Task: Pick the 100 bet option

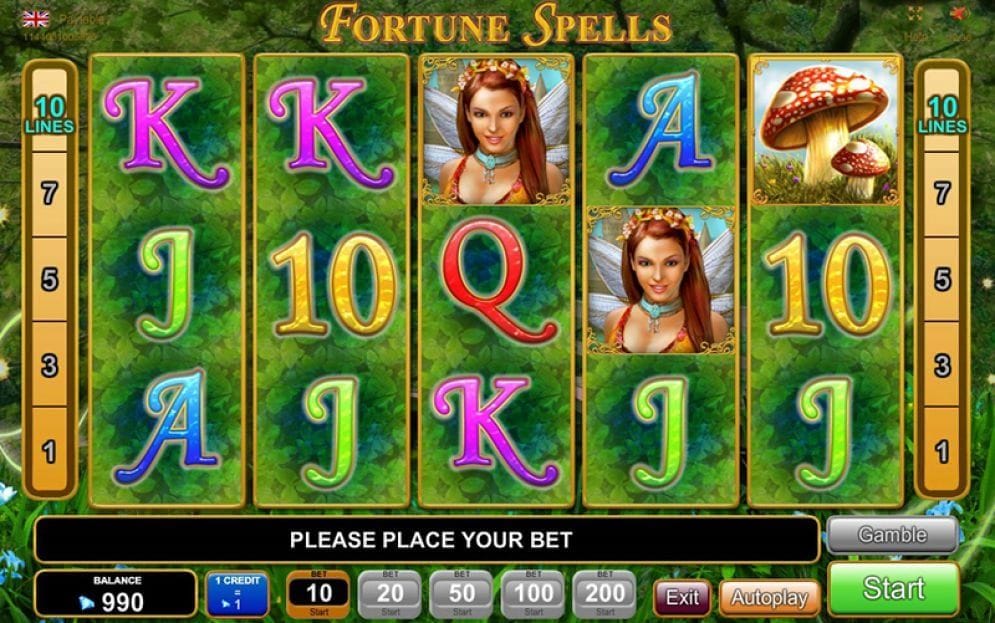Action: [533, 594]
